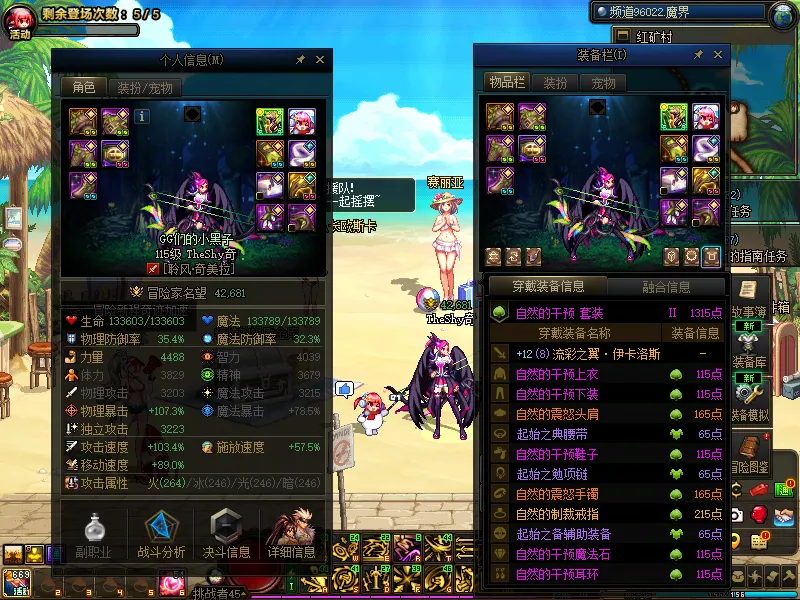Image resolution: width=800 pixels, height=600 pixels.
Task: Close the 个人信息 character window
Action: (319, 60)
